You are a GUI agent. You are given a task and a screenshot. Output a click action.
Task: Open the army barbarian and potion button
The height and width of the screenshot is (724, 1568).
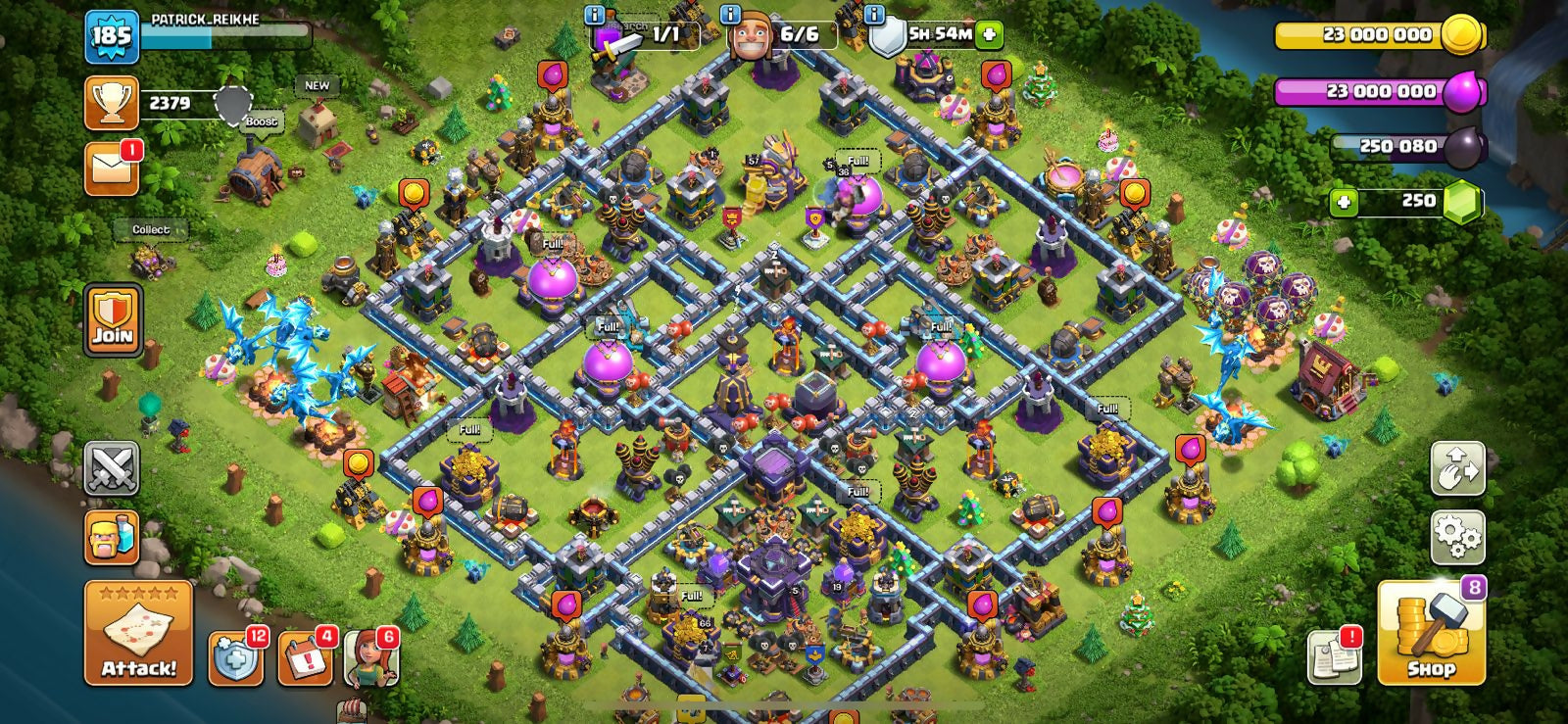[112, 537]
